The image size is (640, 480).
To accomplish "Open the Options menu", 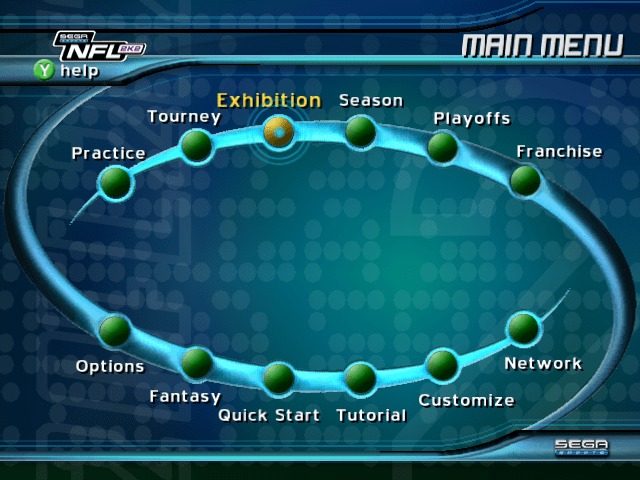I will tap(115, 329).
